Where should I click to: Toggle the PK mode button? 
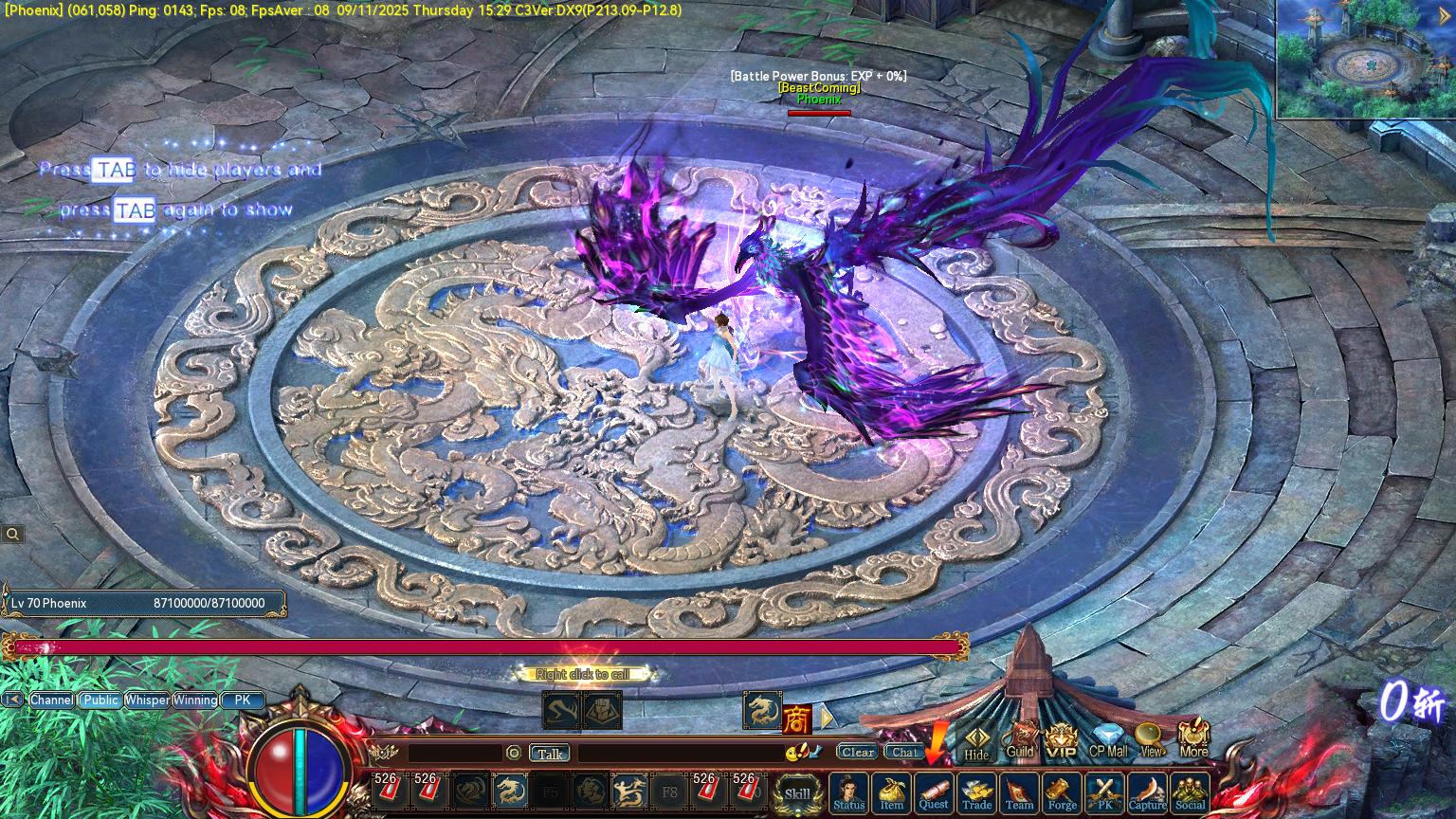tap(1104, 792)
